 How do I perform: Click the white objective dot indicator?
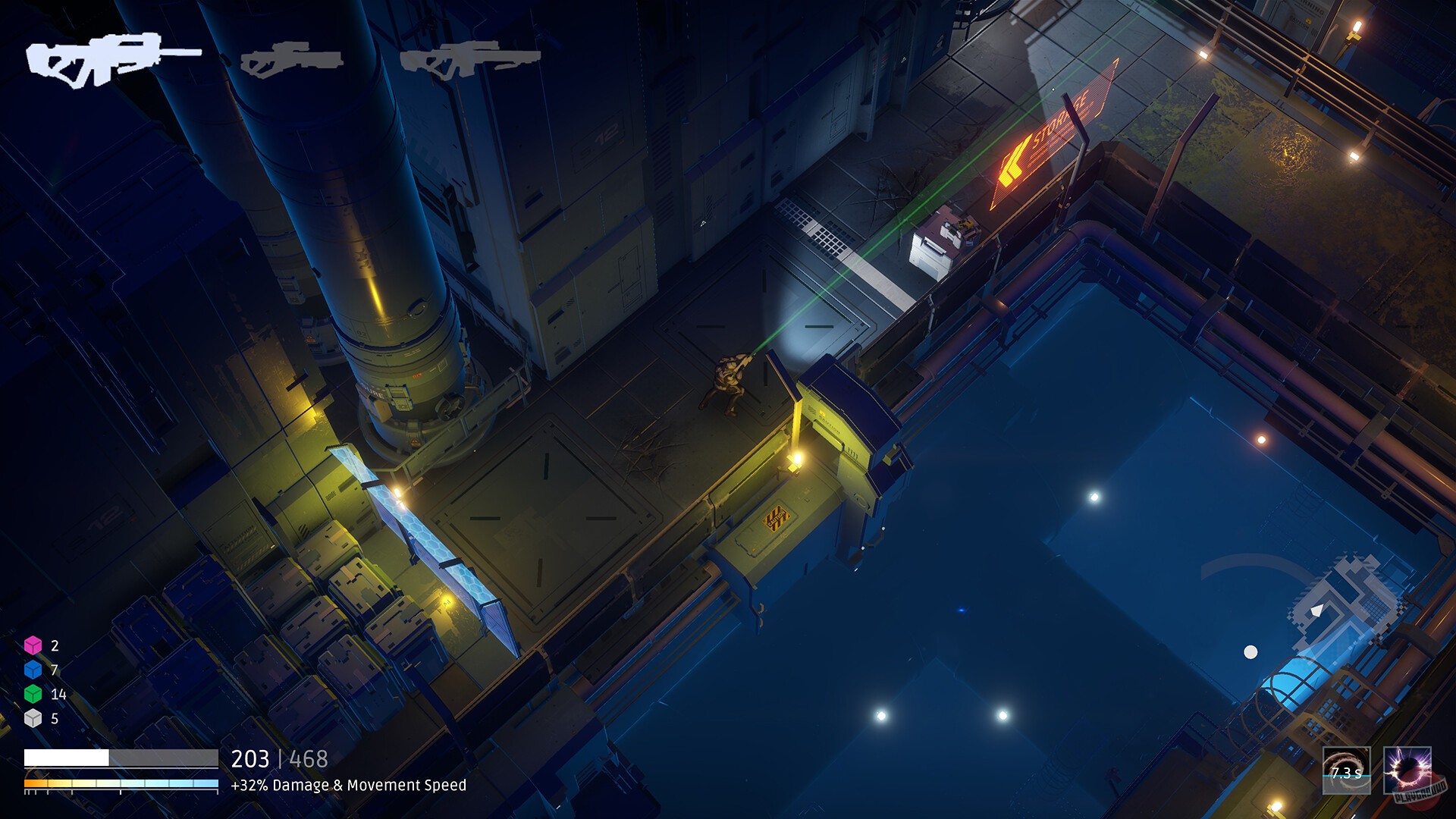1251,650
